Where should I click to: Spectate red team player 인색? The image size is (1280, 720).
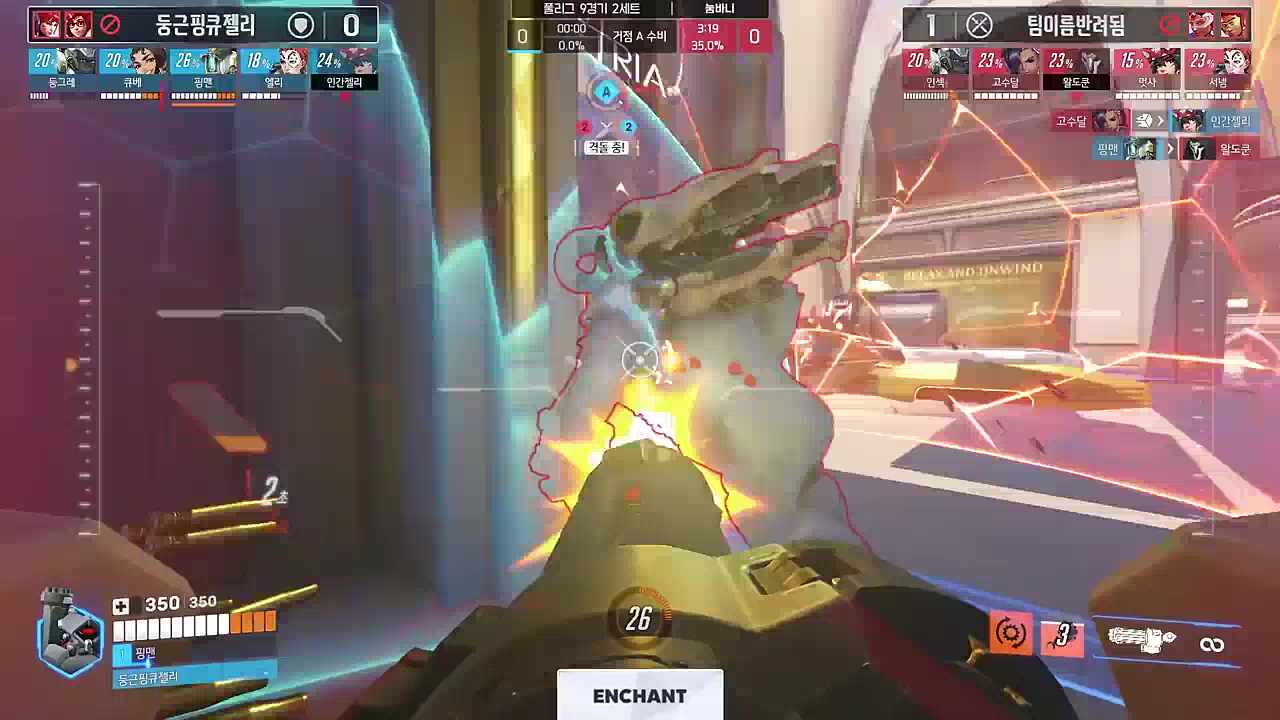[936, 69]
